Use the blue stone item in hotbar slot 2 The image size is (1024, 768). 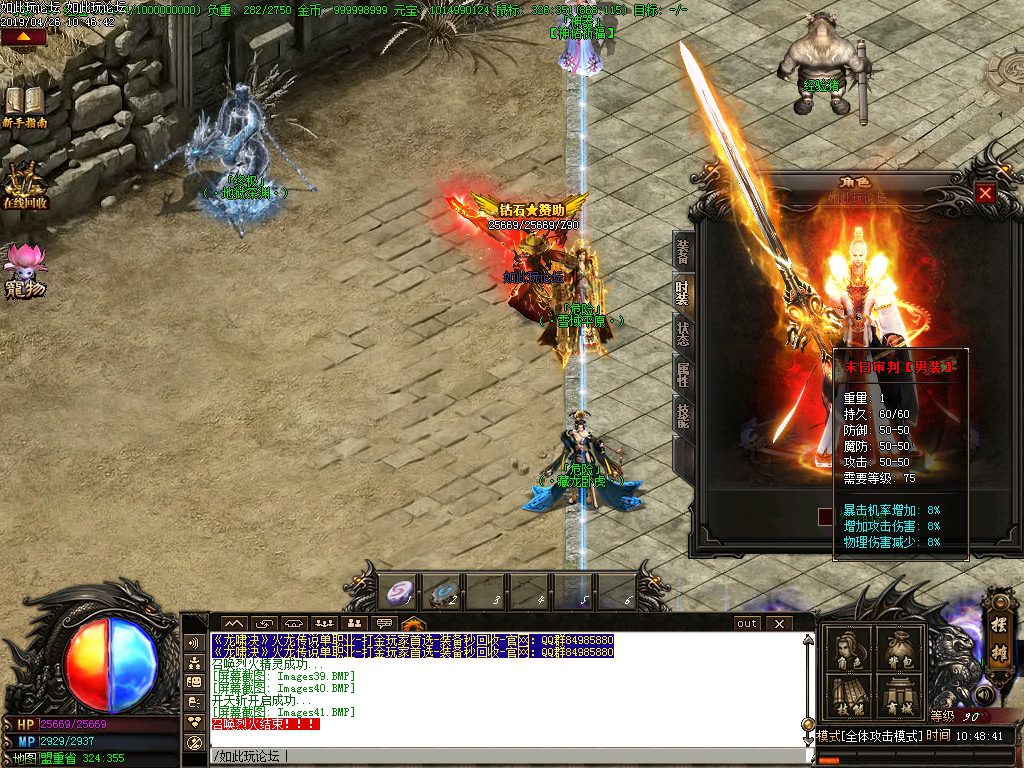pos(443,594)
